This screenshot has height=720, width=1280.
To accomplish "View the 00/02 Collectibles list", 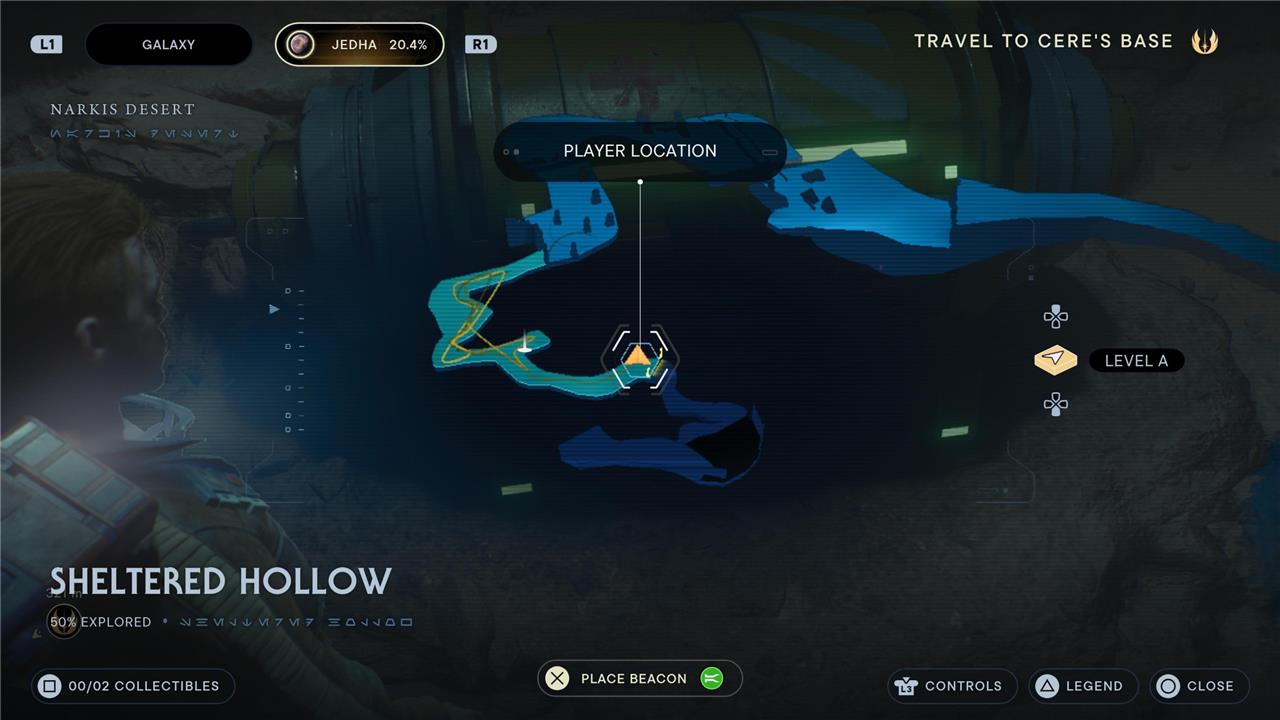I will (x=133, y=686).
